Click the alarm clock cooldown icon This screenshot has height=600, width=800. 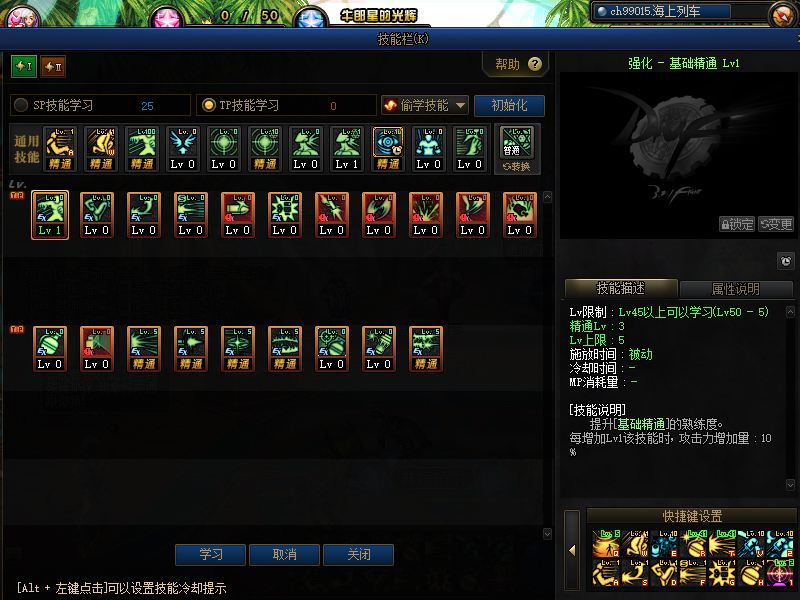(x=786, y=262)
